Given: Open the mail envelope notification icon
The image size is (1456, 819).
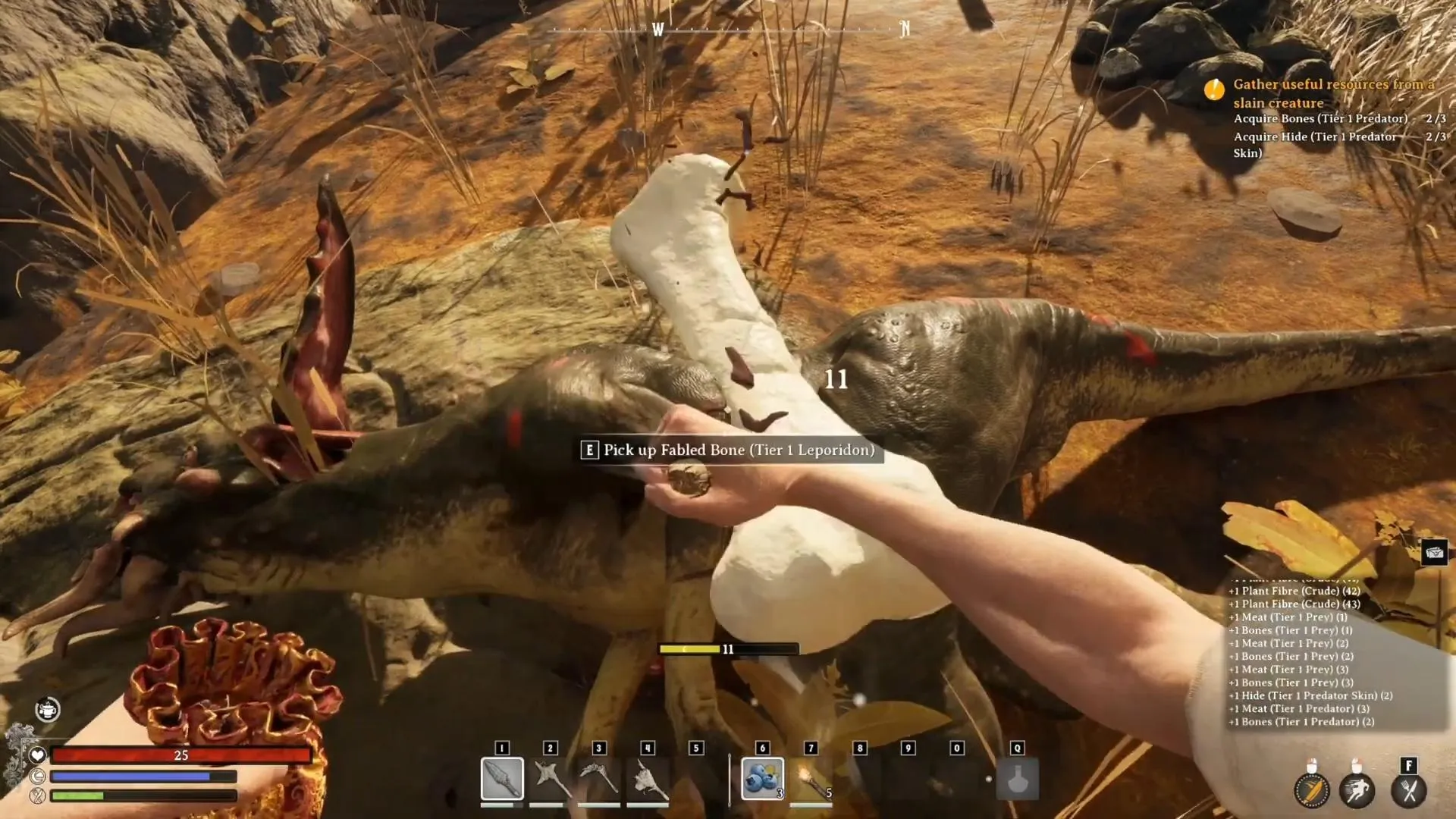Looking at the screenshot, I should (1434, 552).
